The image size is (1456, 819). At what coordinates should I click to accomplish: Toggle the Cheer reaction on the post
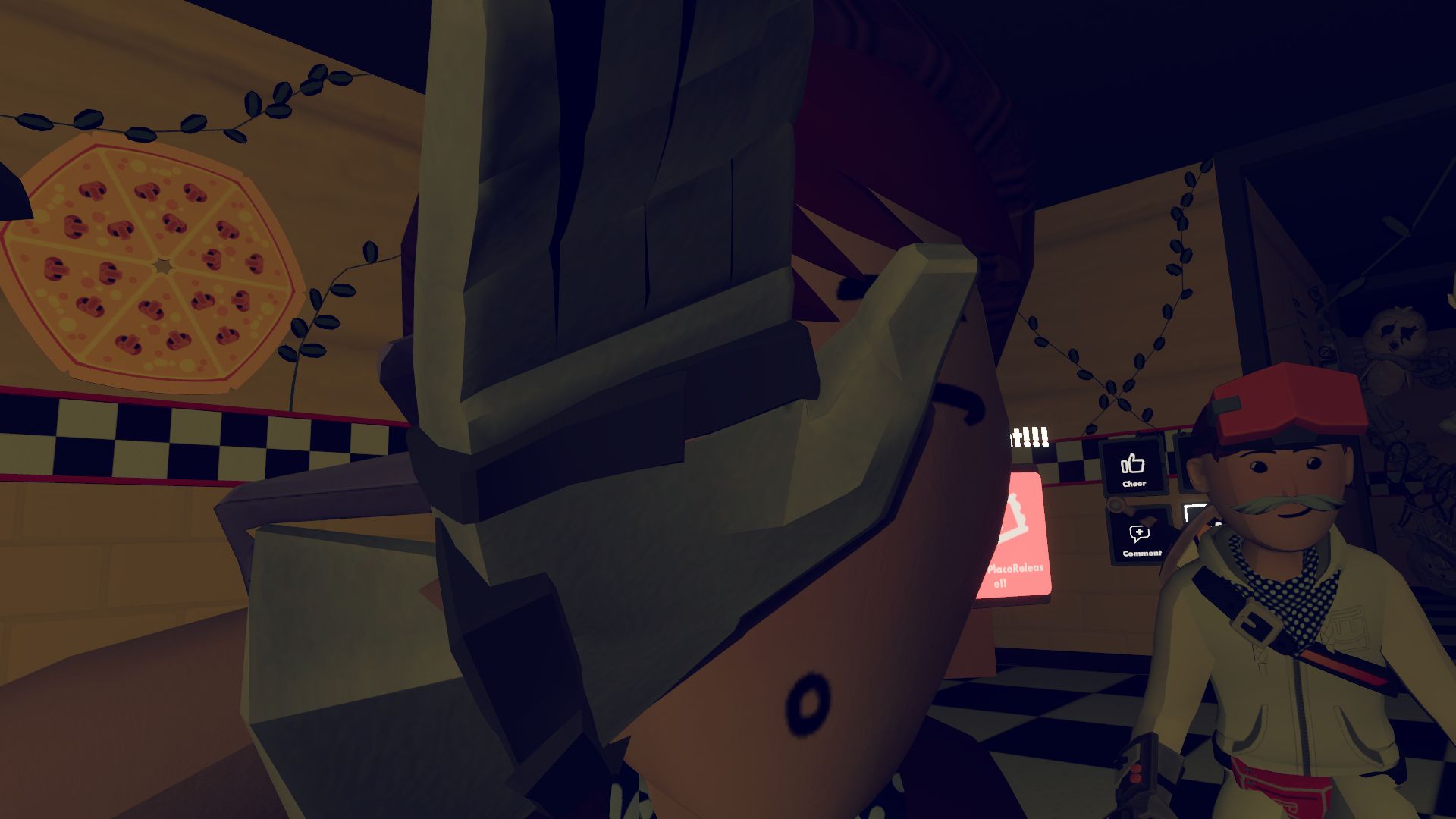pos(1132,465)
